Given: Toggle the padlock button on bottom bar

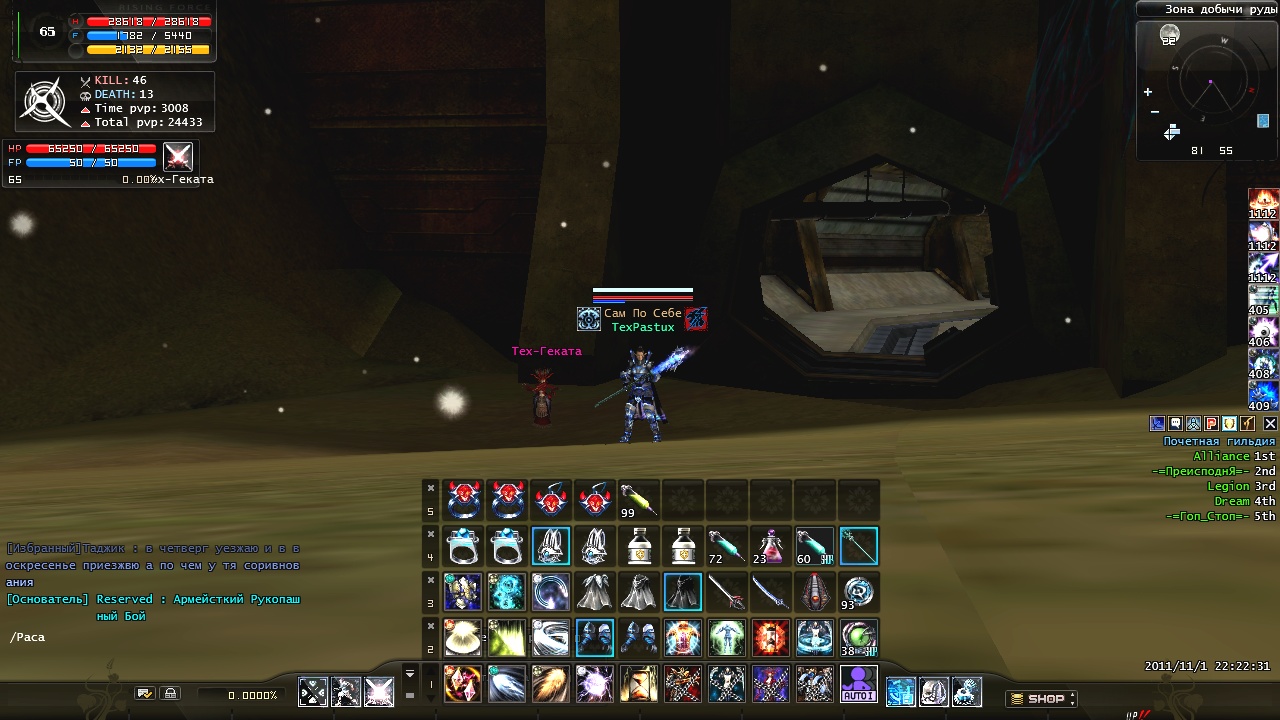Looking at the screenshot, I should (170, 693).
